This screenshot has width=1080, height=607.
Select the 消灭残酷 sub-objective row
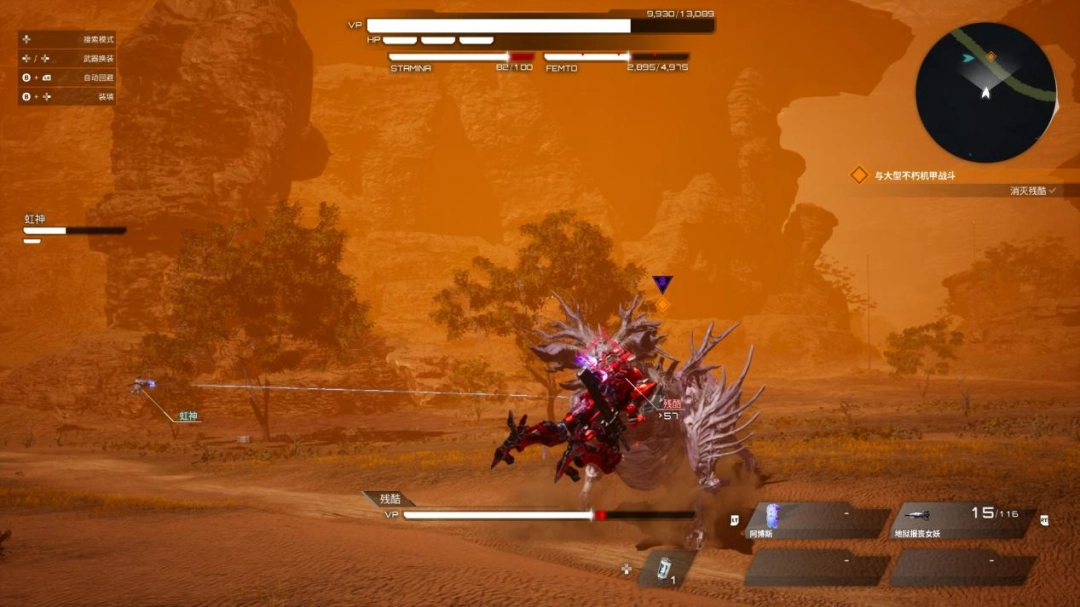tap(1028, 190)
